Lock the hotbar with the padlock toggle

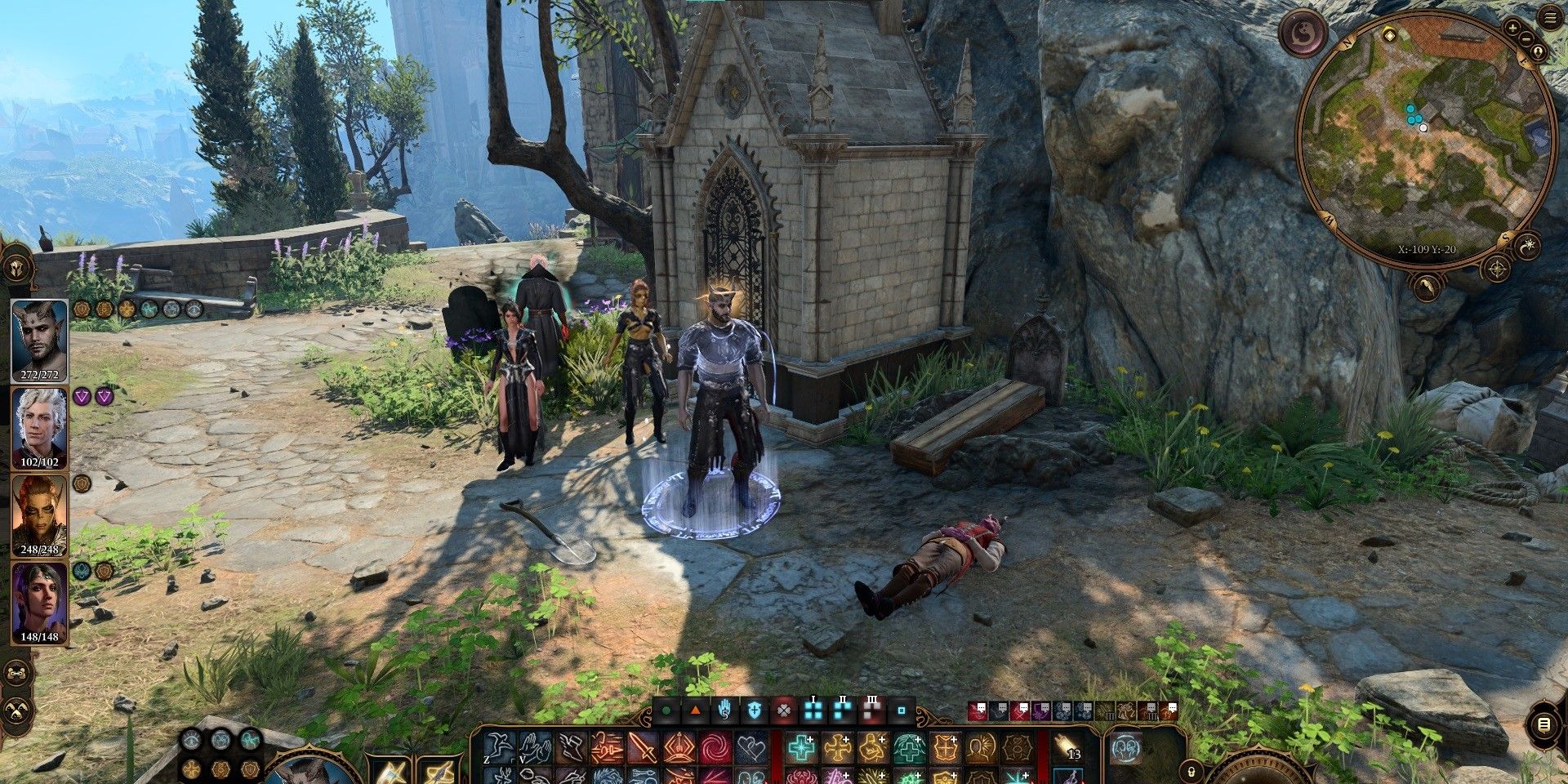(x=1191, y=771)
